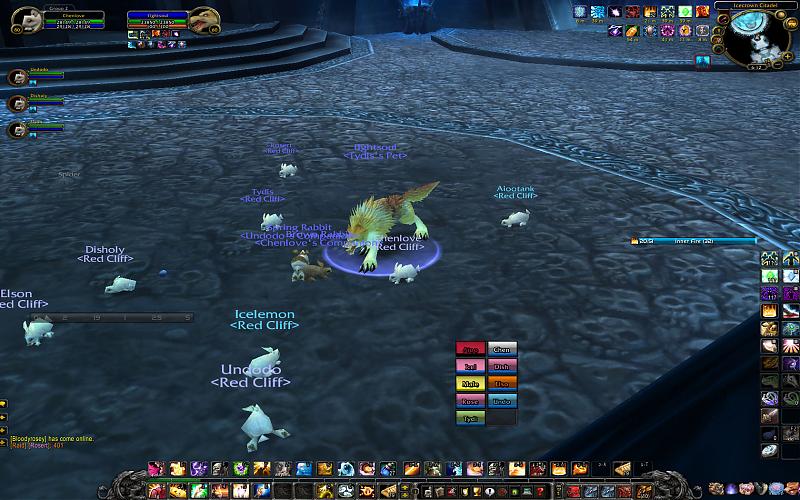Select the orange Elso raid frame
This screenshot has height=500, width=800.
tap(502, 384)
